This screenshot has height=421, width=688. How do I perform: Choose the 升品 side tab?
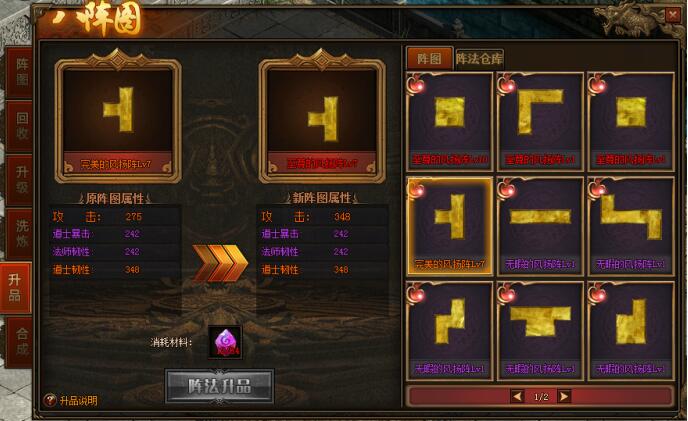[x=17, y=288]
